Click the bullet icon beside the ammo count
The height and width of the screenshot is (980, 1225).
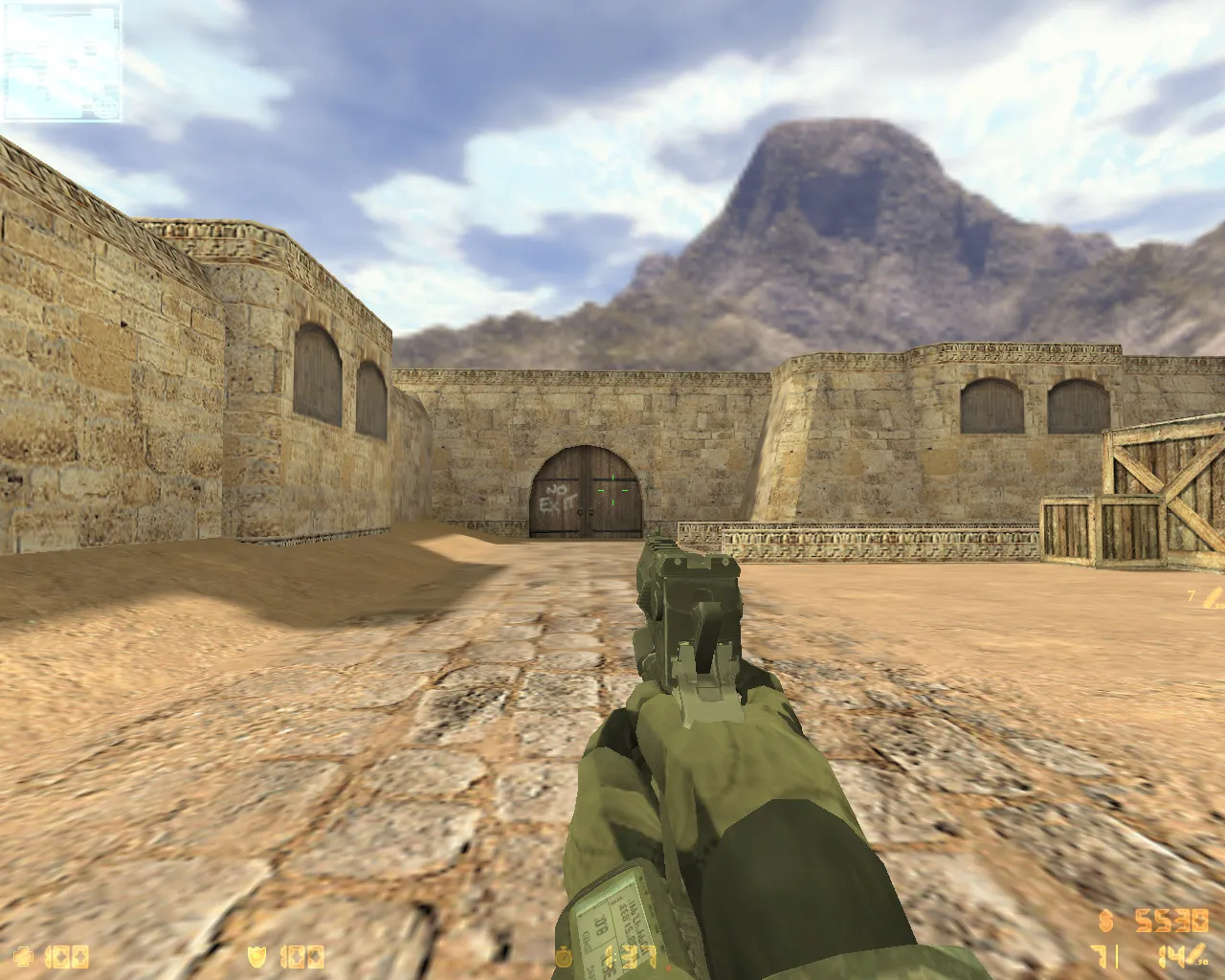point(1197,954)
